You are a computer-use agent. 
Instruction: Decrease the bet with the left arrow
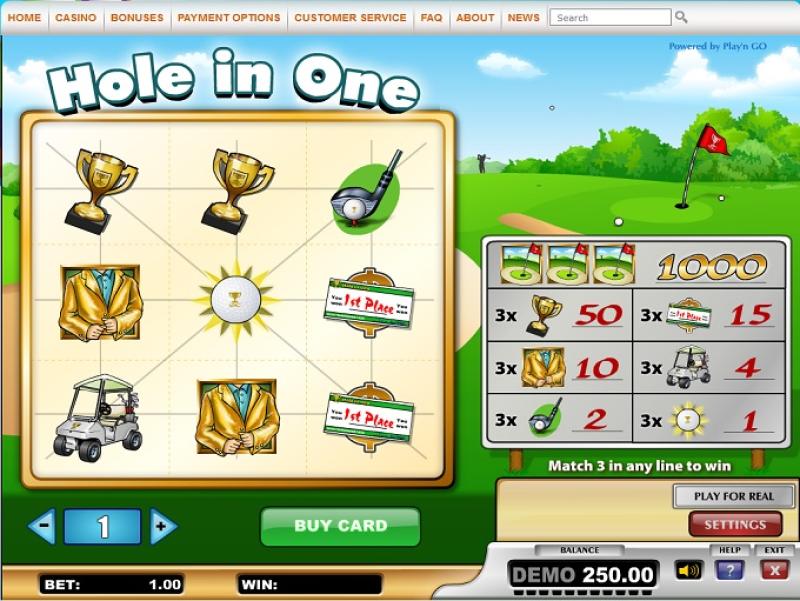coord(41,526)
